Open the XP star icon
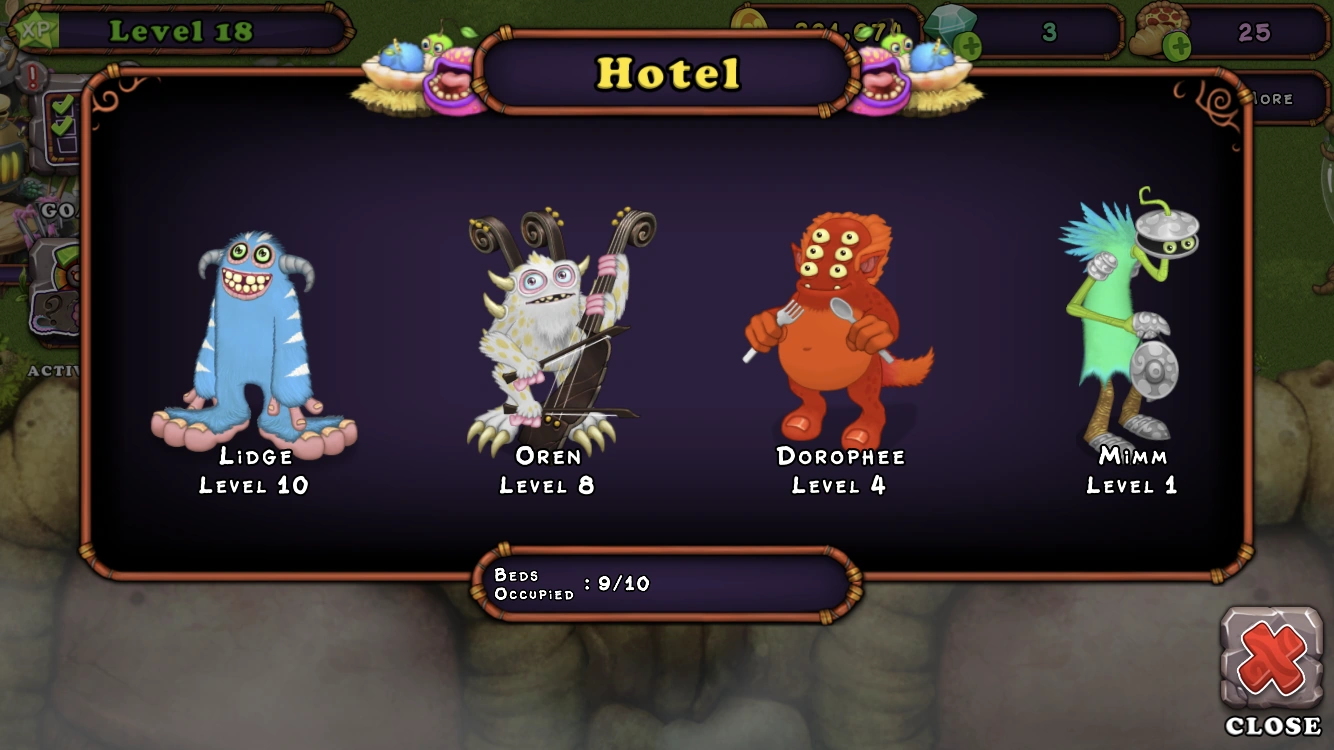The width and height of the screenshot is (1334, 750). [x=35, y=30]
